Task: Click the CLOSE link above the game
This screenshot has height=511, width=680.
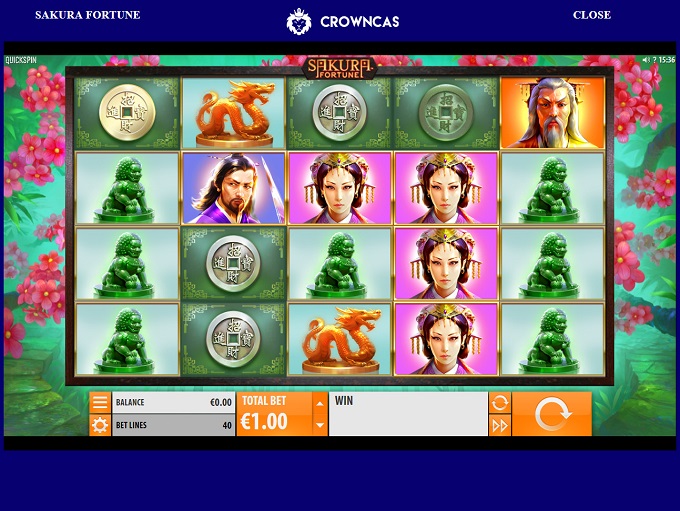Action: tap(591, 15)
